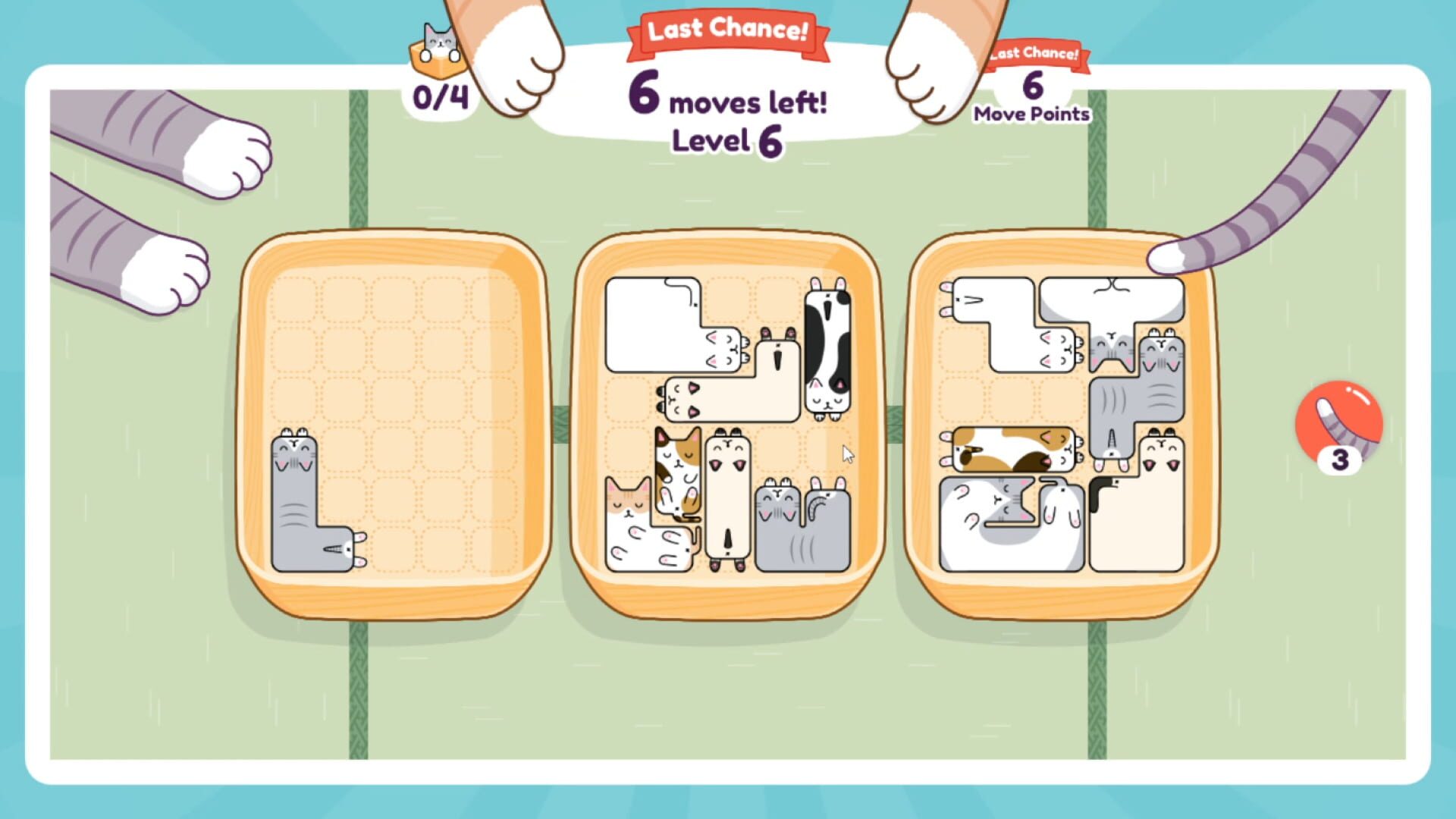Select the calico cat in middle basket
This screenshot has height=819, width=1456.
(679, 470)
